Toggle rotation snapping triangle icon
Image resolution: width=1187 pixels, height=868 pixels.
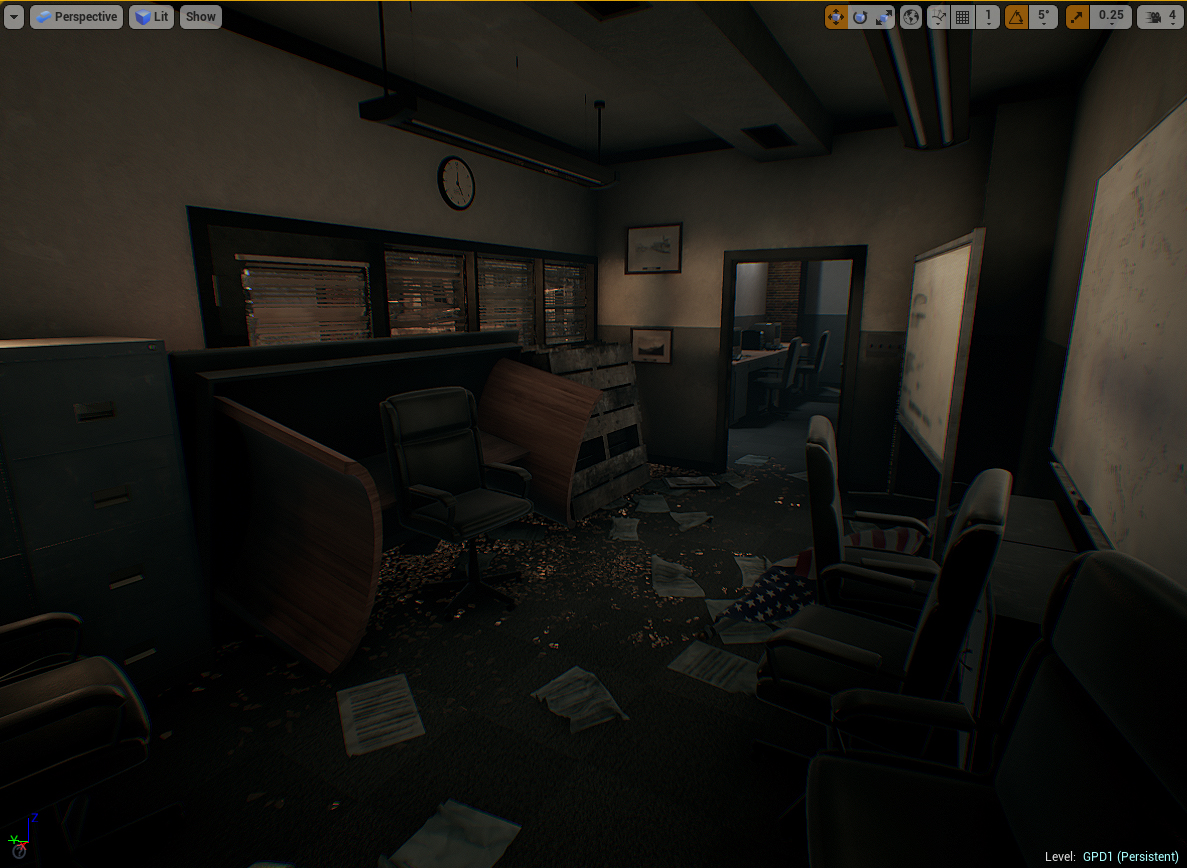[1016, 17]
